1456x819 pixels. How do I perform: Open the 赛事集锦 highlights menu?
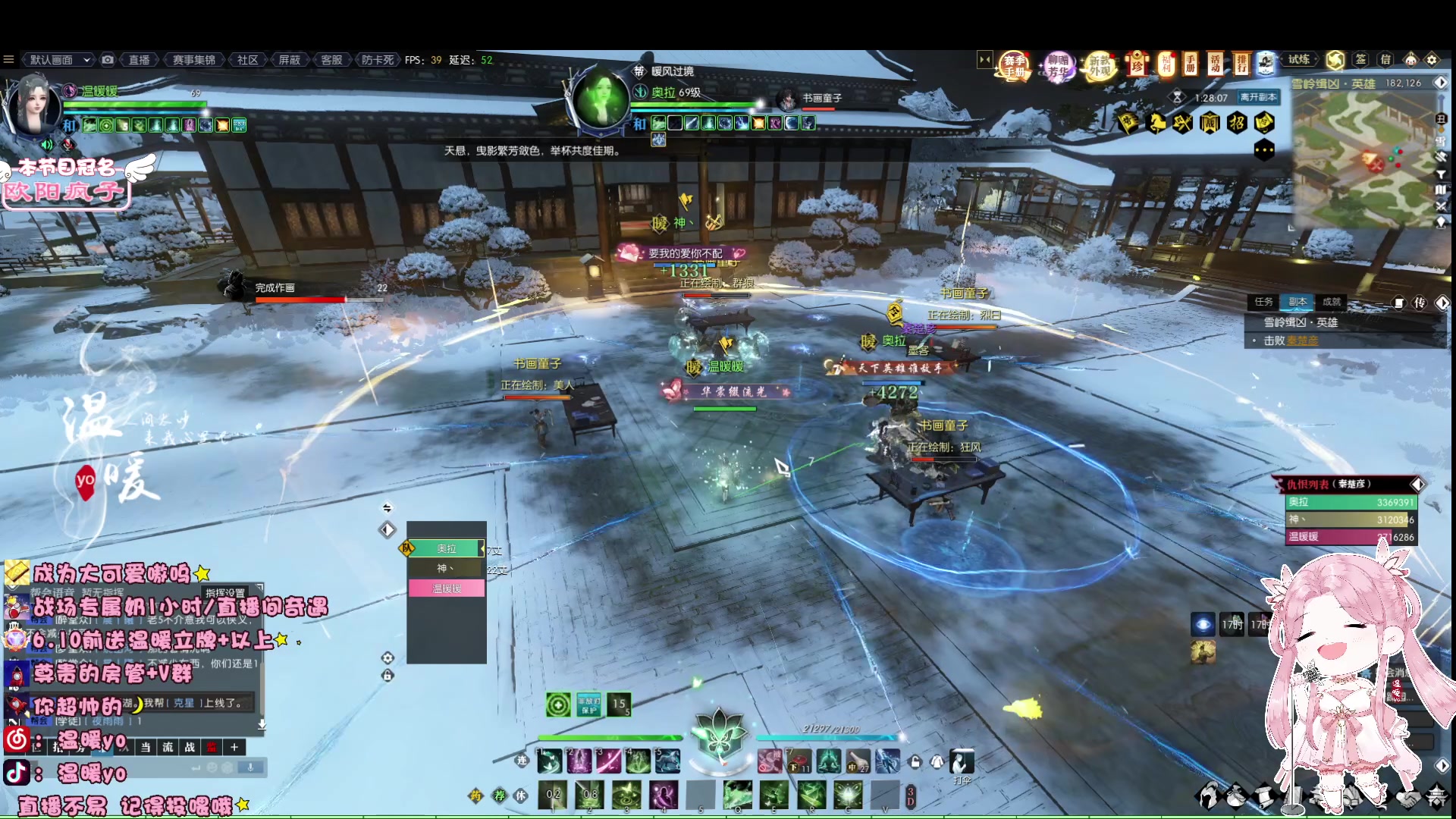tap(193, 60)
